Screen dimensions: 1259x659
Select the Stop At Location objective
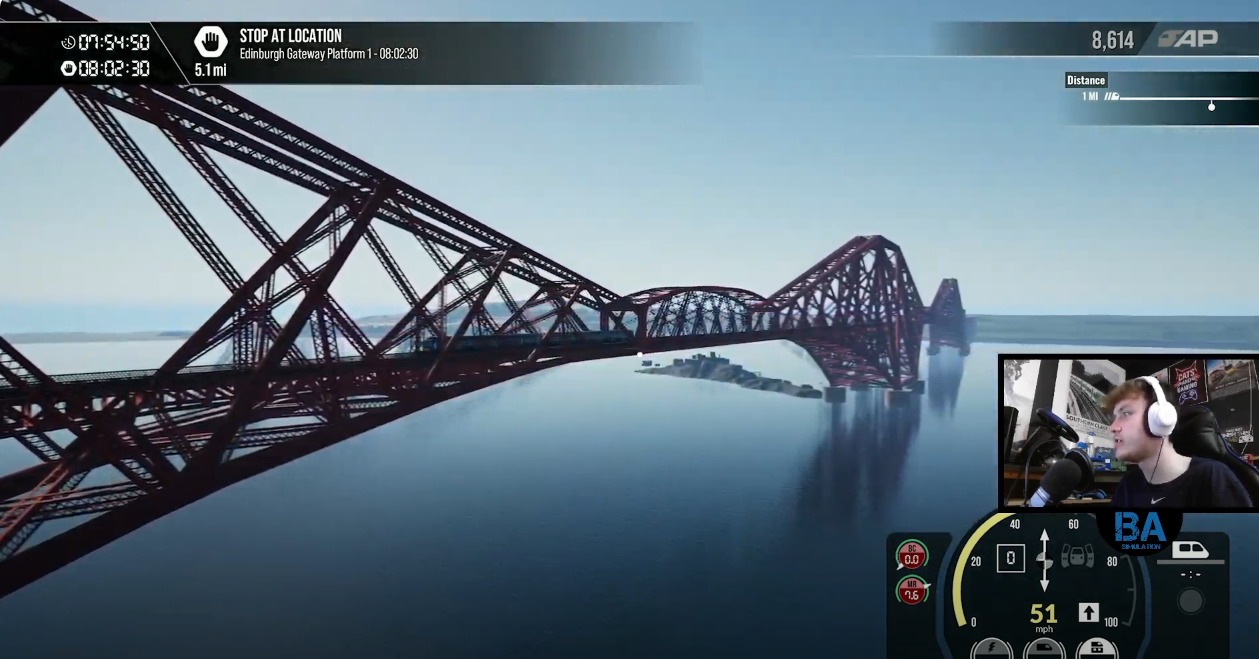[290, 36]
